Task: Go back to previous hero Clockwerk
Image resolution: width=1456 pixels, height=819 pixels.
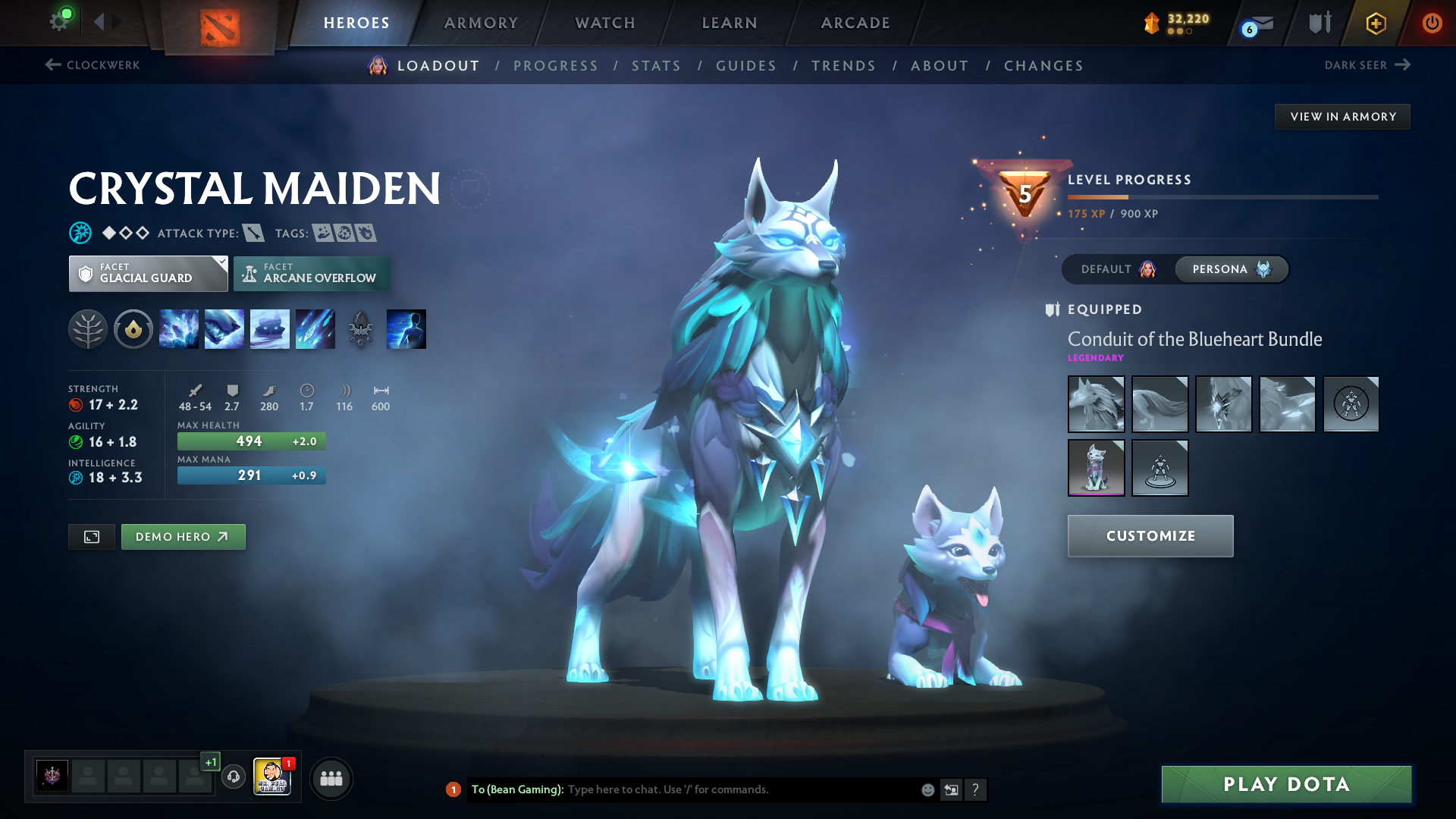Action: (93, 65)
